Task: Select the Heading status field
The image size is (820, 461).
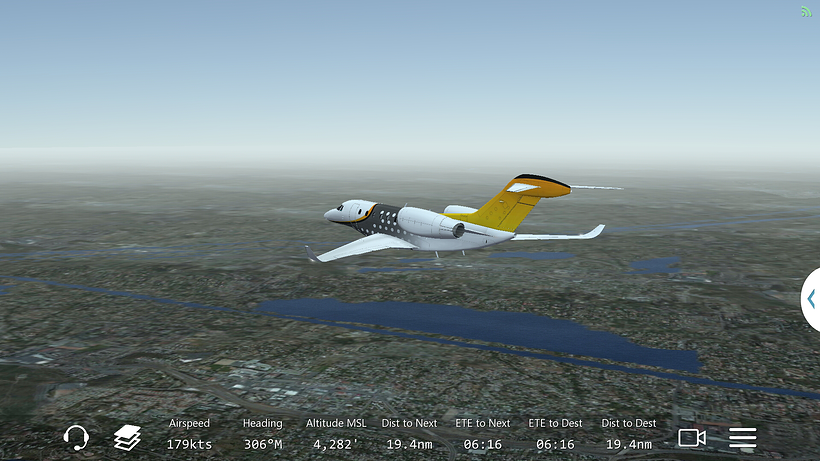Action: (x=262, y=434)
